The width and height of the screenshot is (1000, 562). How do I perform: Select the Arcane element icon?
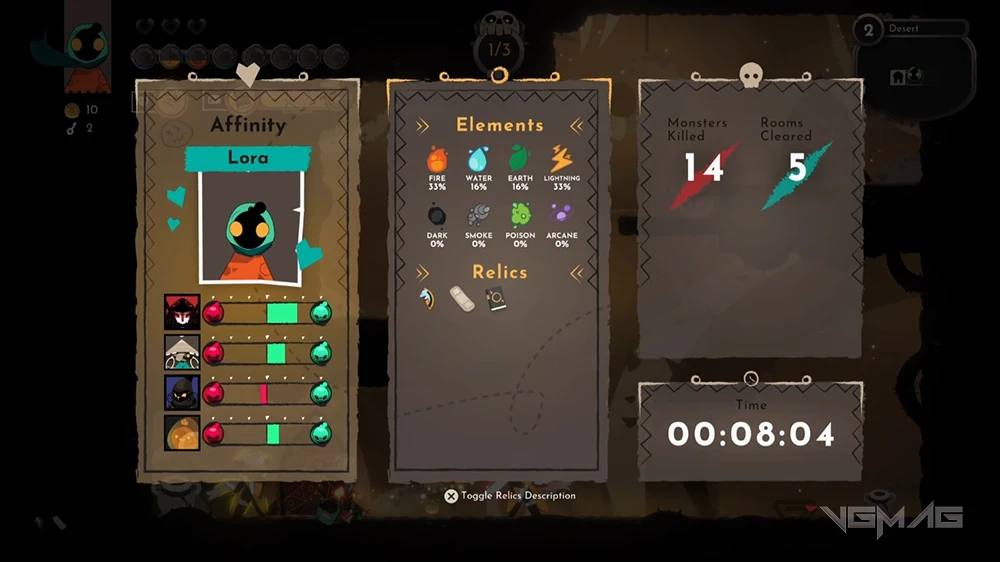(562, 215)
